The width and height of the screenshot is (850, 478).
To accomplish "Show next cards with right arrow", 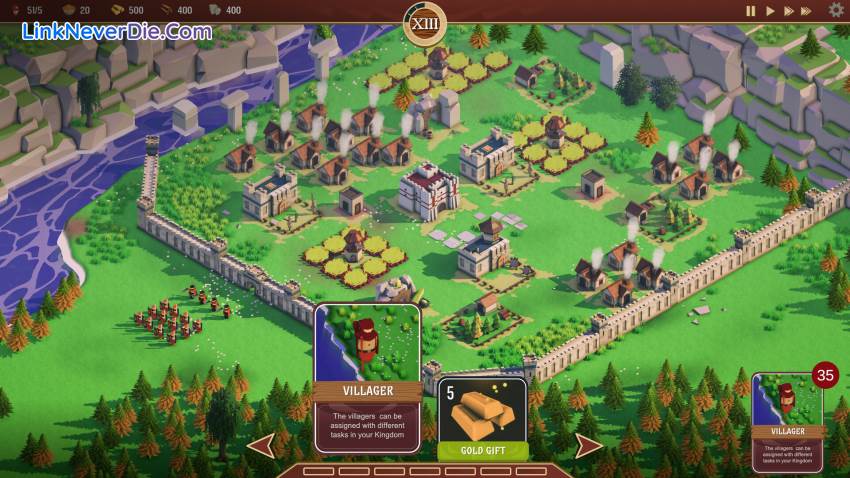I will (x=589, y=445).
